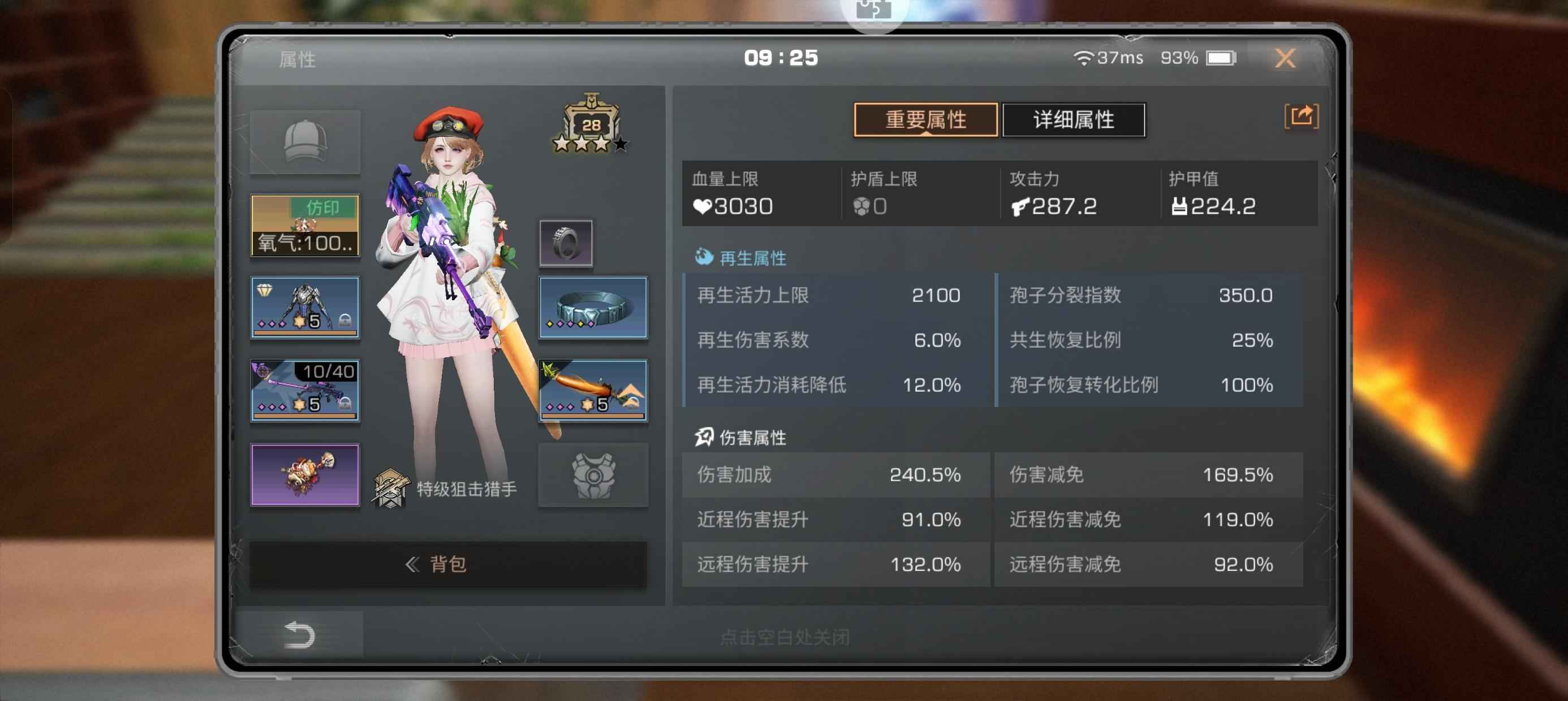
Task: Open the 背包 backpack button
Action: point(448,564)
